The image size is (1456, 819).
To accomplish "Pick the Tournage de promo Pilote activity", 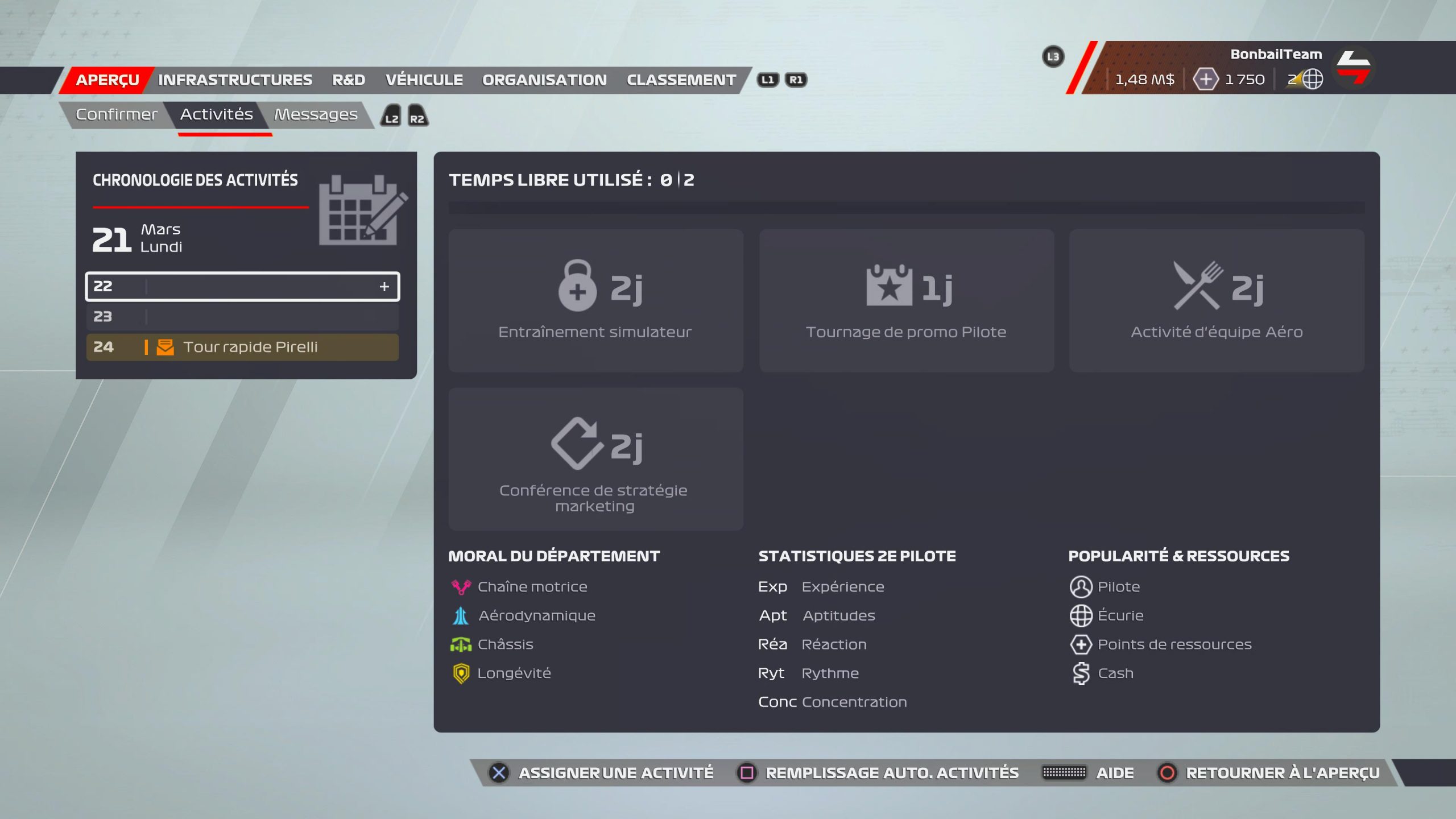I will 906,300.
